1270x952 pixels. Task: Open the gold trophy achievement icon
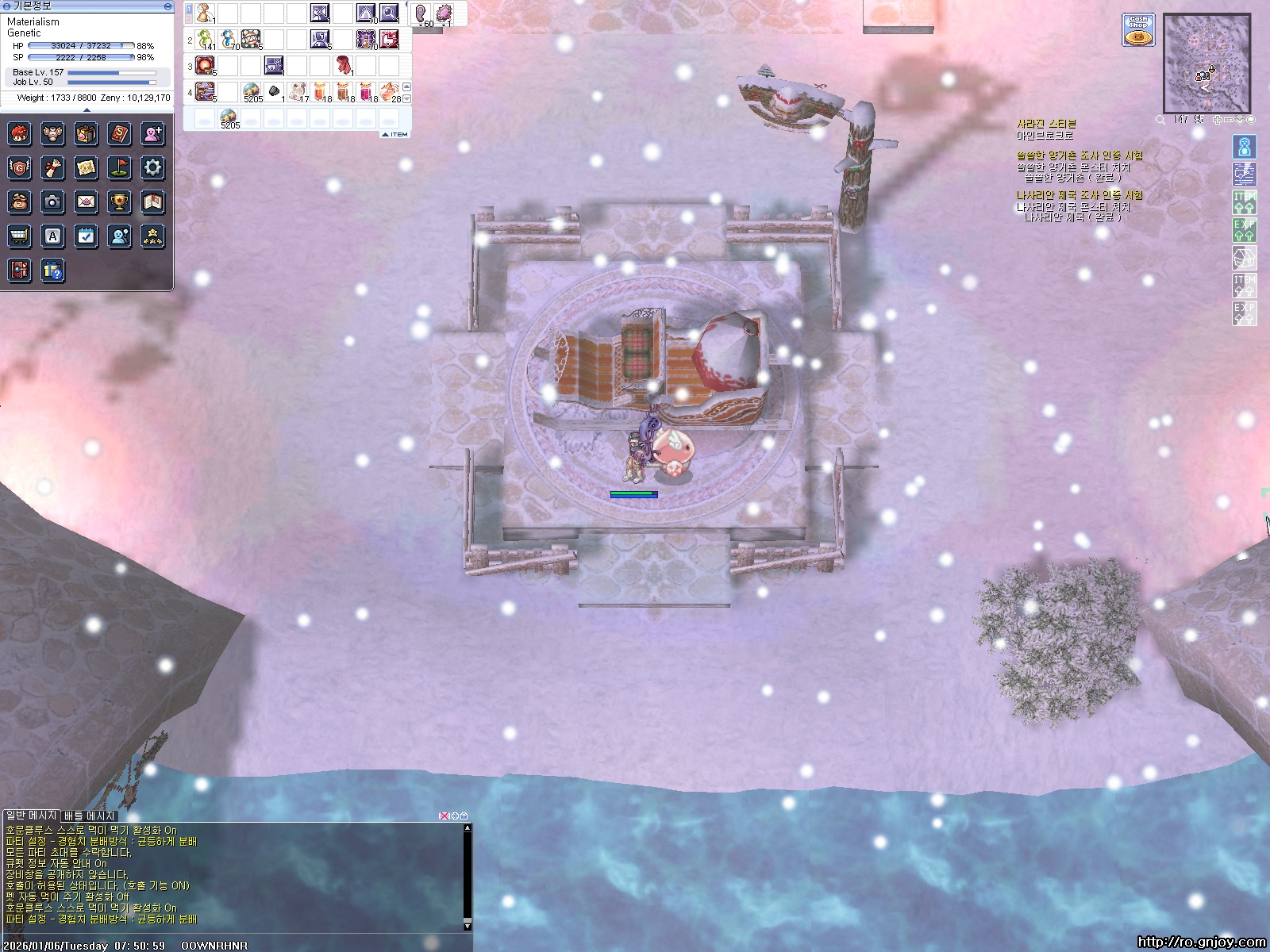(119, 202)
